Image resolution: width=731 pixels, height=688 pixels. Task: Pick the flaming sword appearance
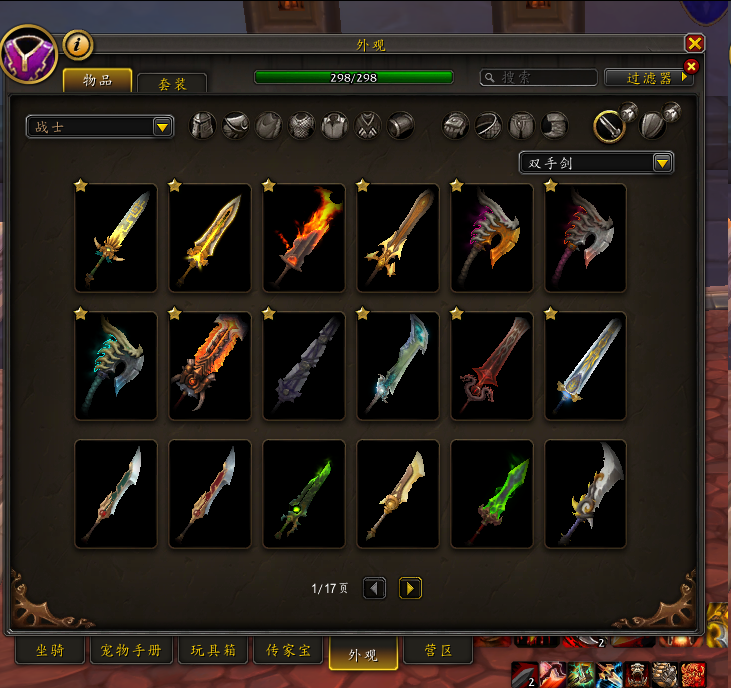coord(304,237)
